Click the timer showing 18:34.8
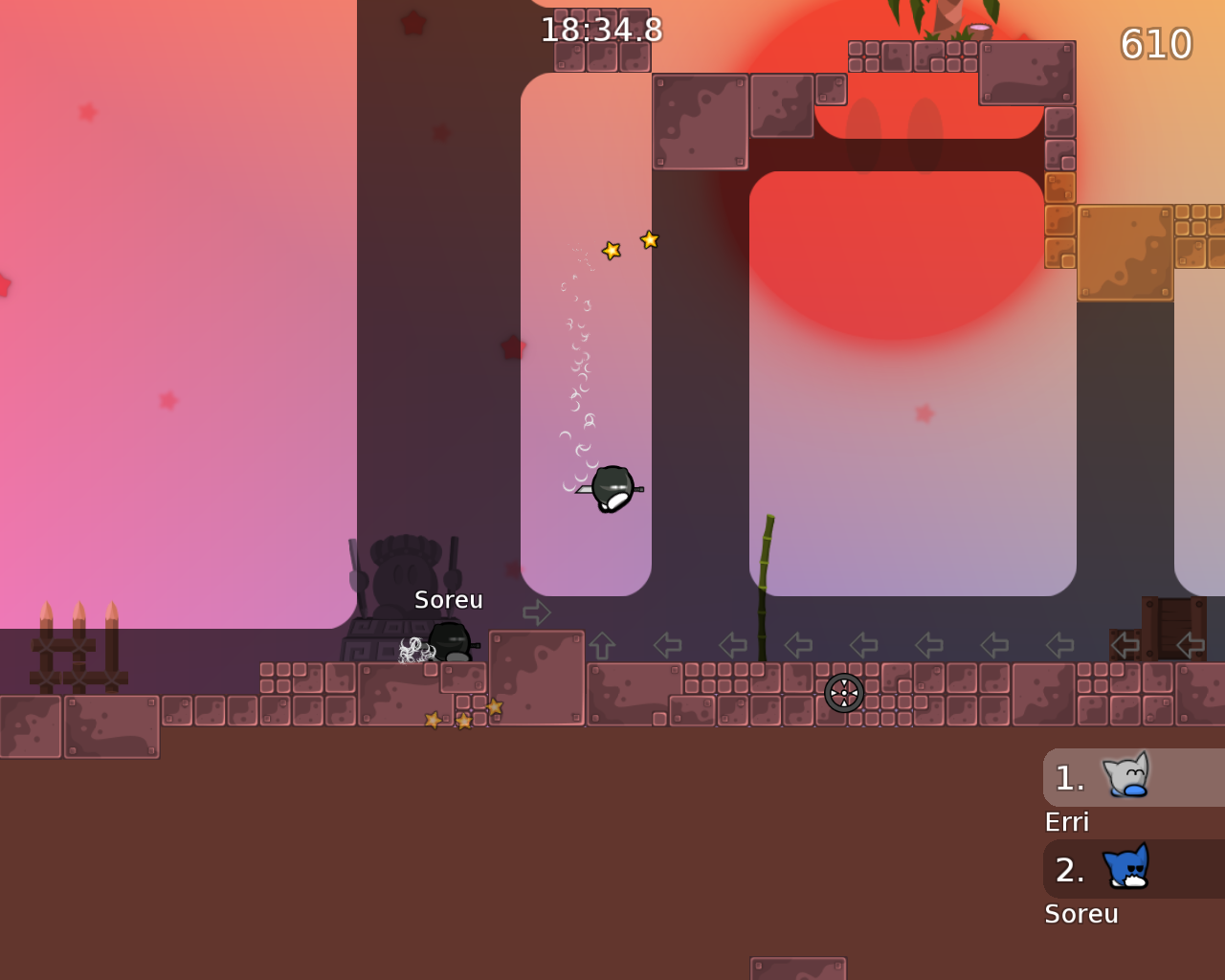This screenshot has width=1225, height=980. point(602,29)
